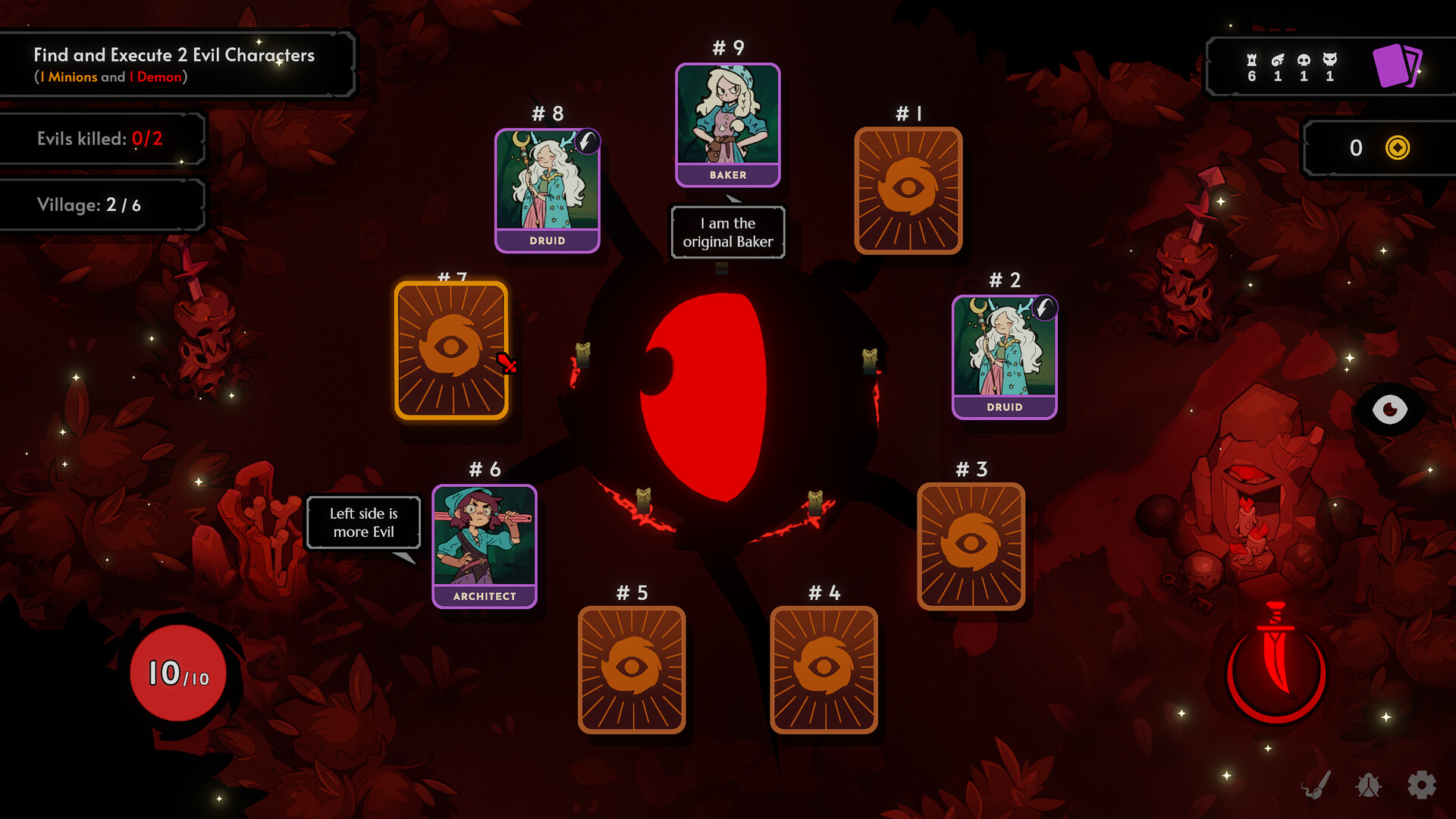Click the Find and Execute objective panel
This screenshot has width=1456, height=819.
pyautogui.click(x=176, y=64)
